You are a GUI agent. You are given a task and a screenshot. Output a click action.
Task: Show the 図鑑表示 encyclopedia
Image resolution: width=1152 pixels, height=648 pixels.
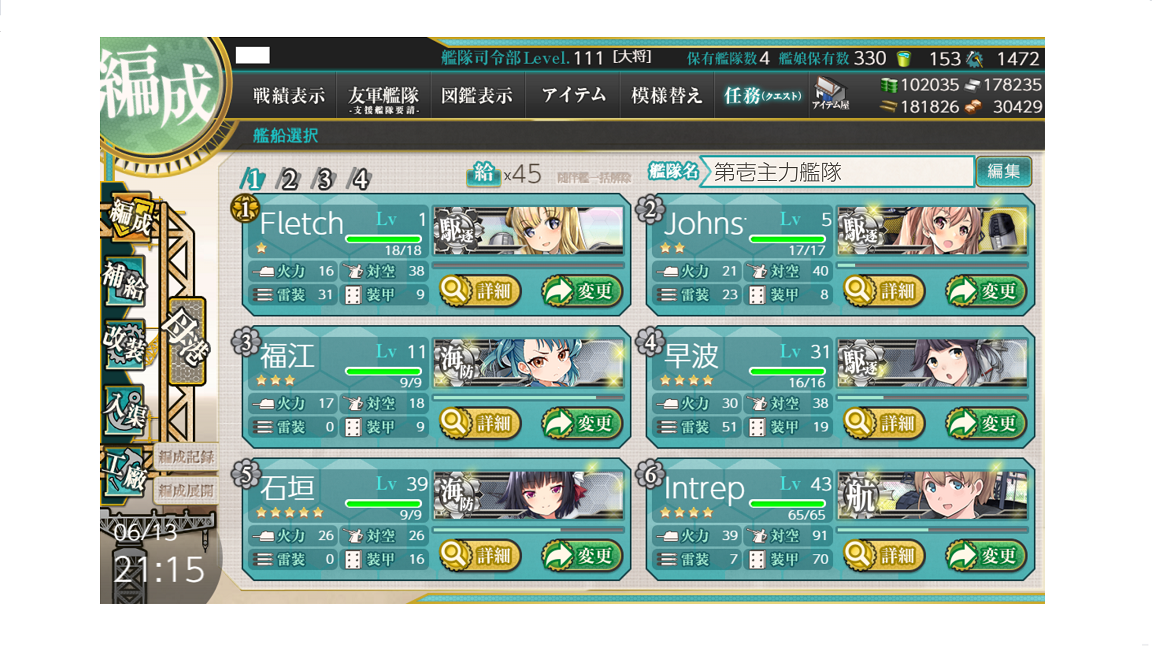(x=477, y=96)
